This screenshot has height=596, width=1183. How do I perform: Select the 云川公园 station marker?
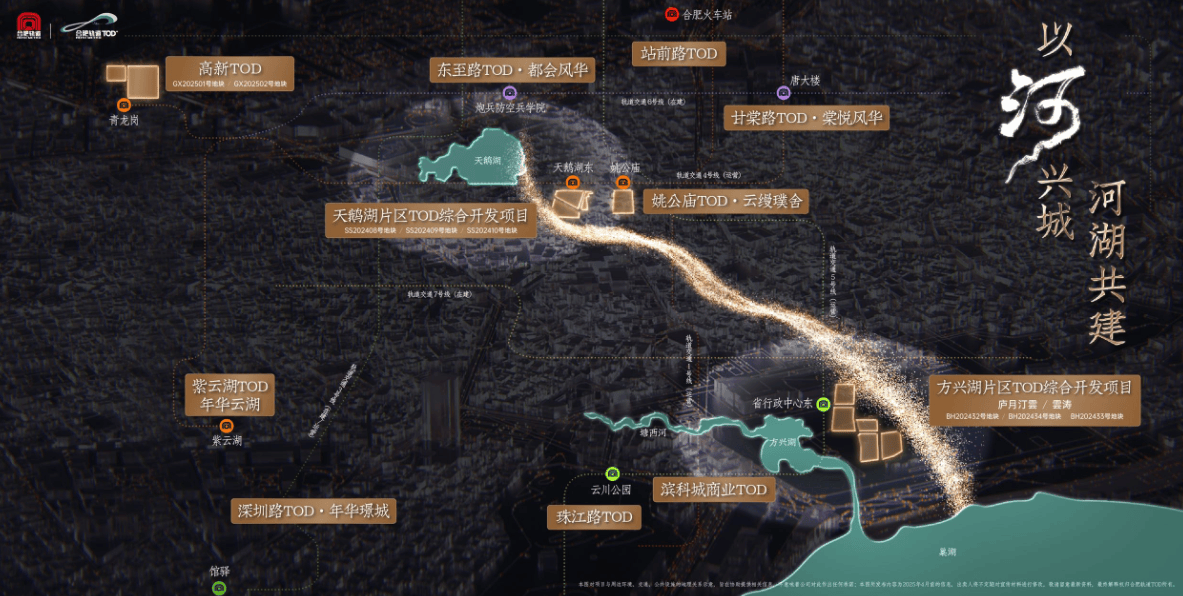pos(613,474)
